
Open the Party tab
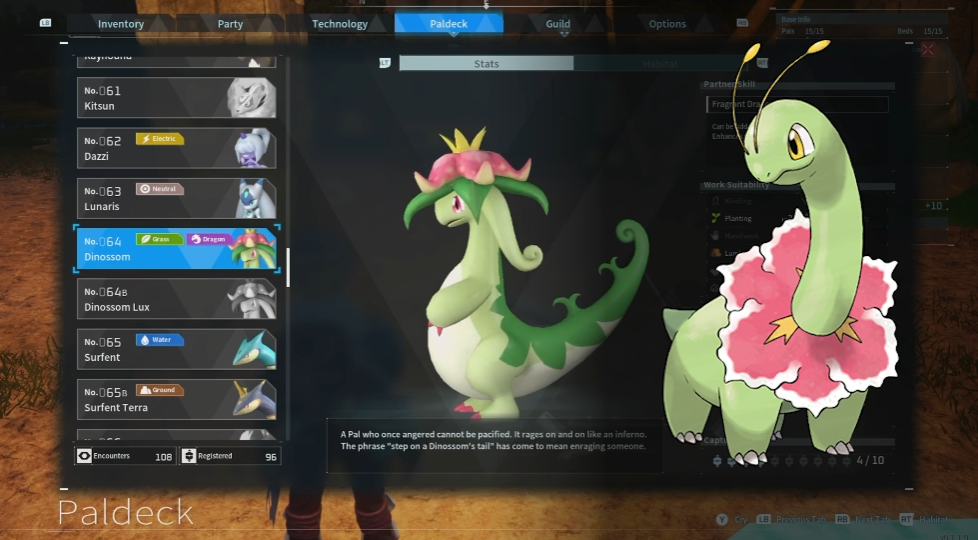click(x=230, y=24)
